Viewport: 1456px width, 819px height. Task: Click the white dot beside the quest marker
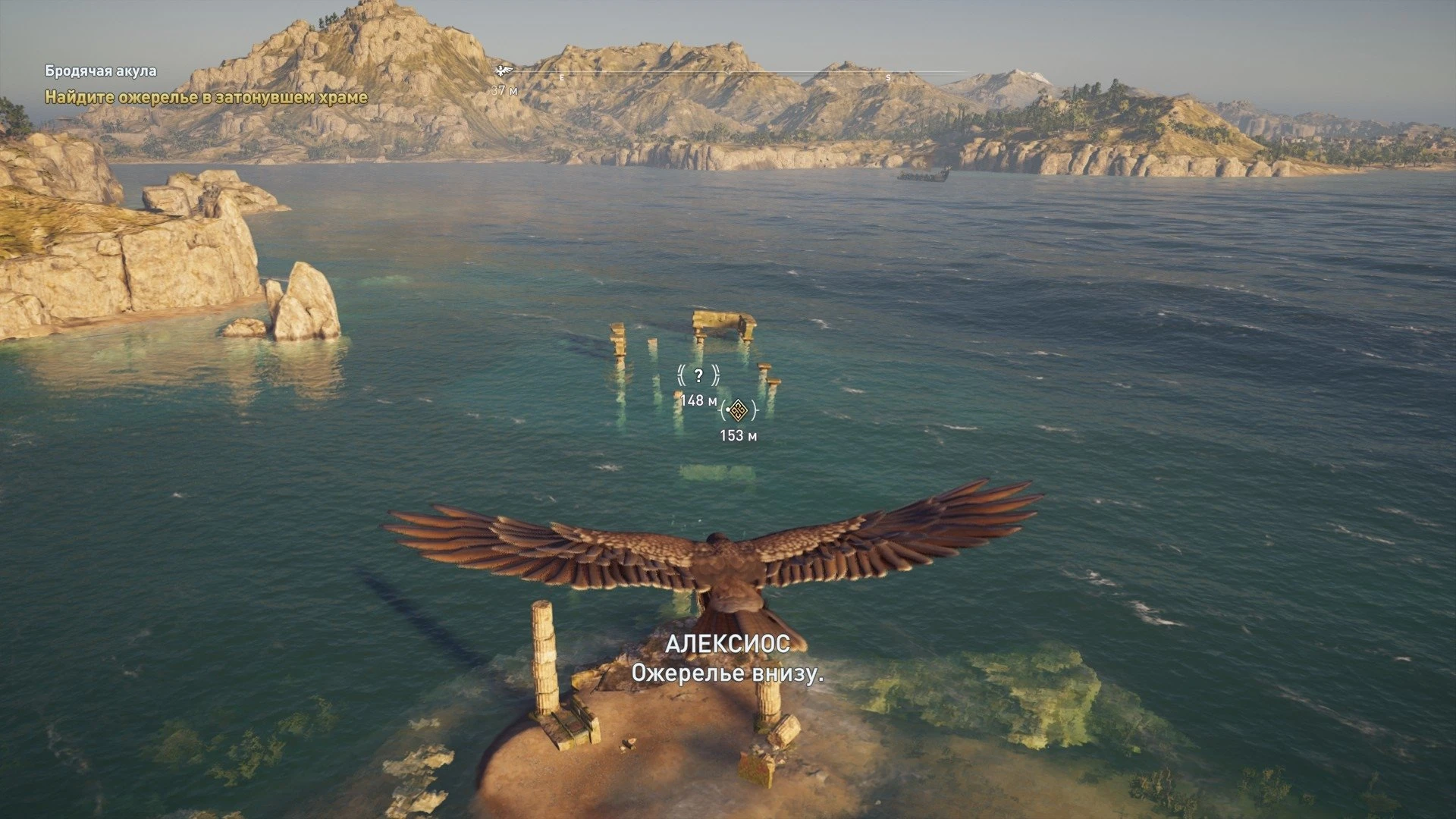(x=728, y=409)
